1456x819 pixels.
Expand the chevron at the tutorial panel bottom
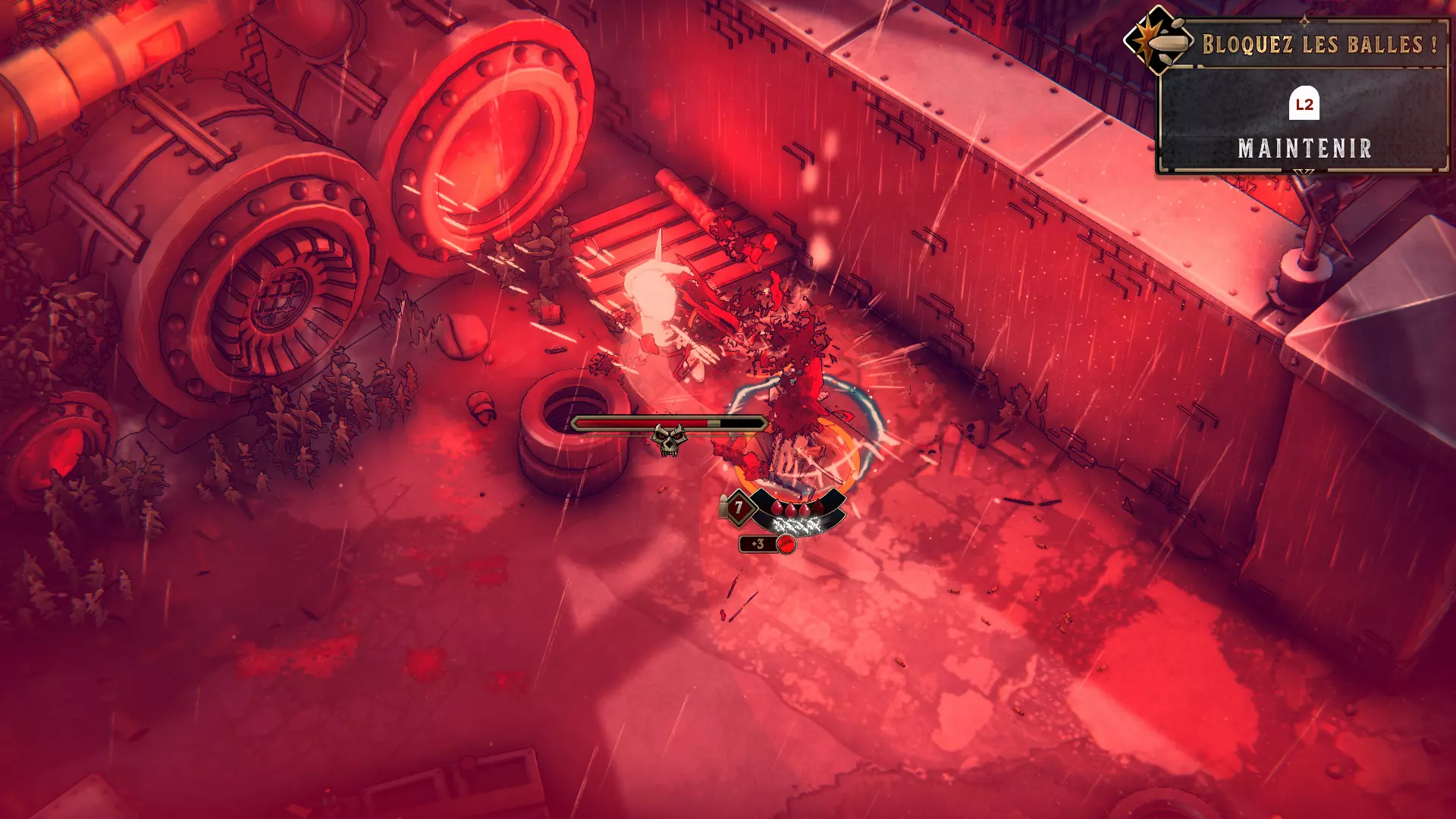click(1304, 171)
